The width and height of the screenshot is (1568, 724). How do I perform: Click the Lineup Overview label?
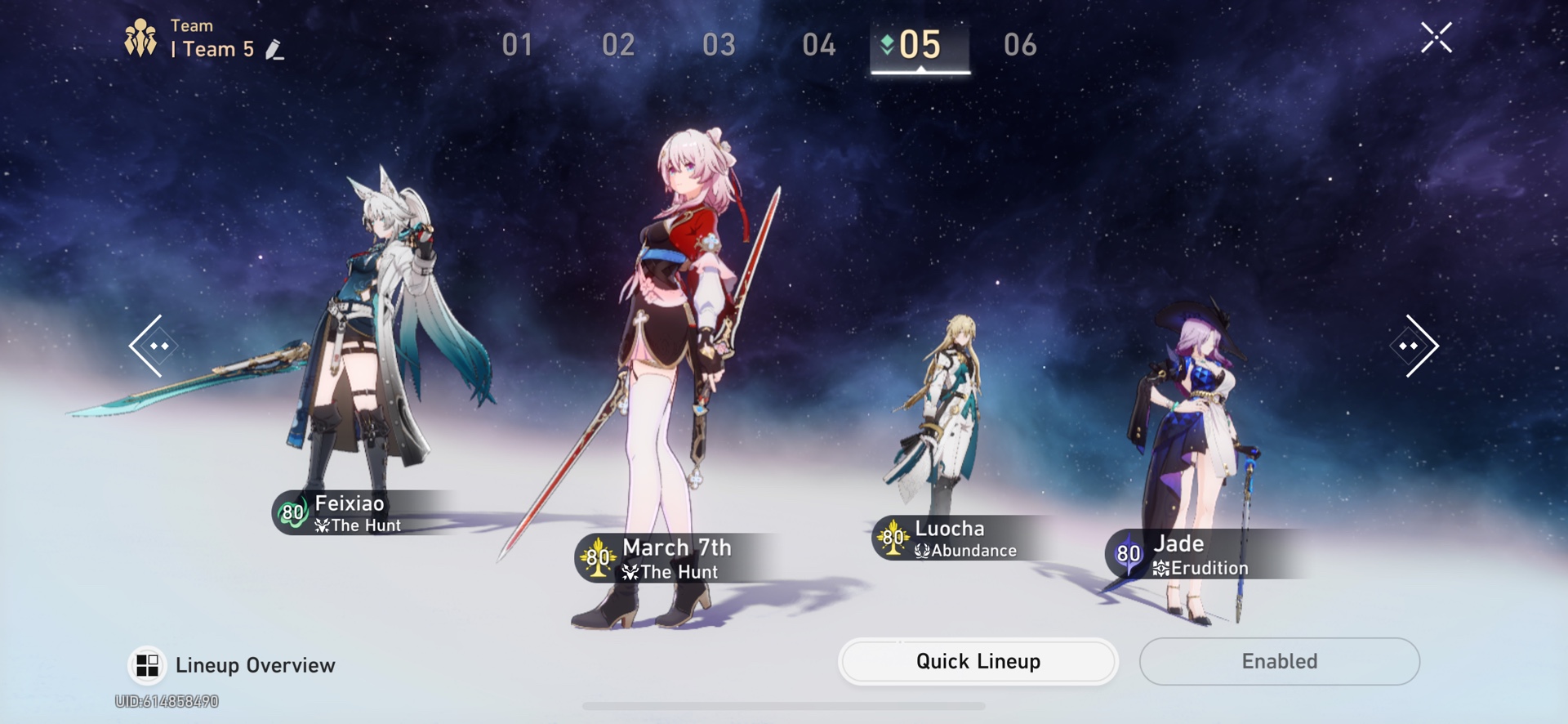click(255, 664)
